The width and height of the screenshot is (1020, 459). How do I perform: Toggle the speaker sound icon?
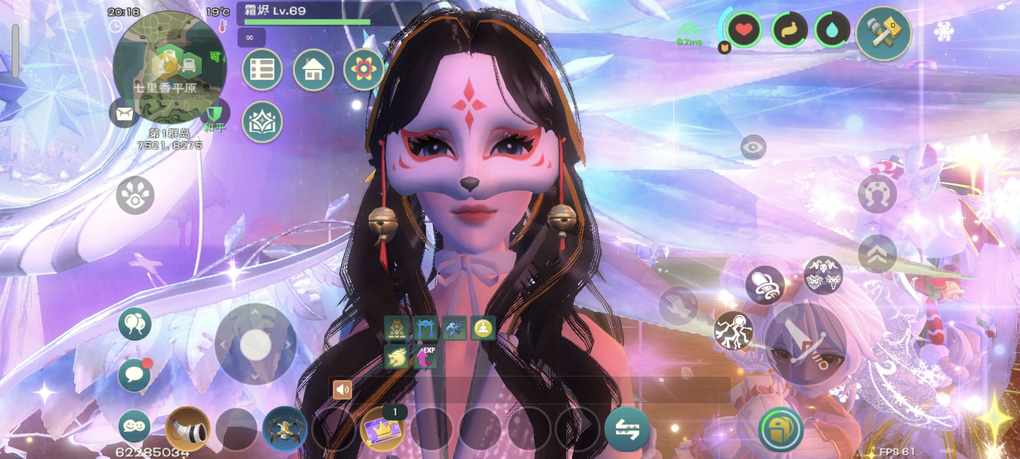342,389
